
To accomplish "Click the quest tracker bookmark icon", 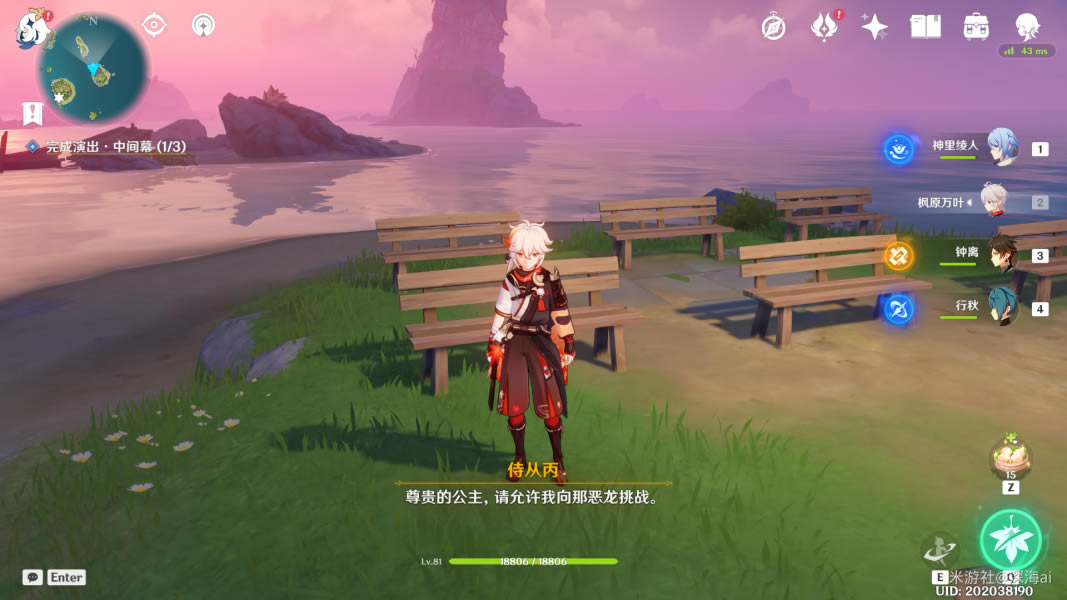I will (x=33, y=113).
